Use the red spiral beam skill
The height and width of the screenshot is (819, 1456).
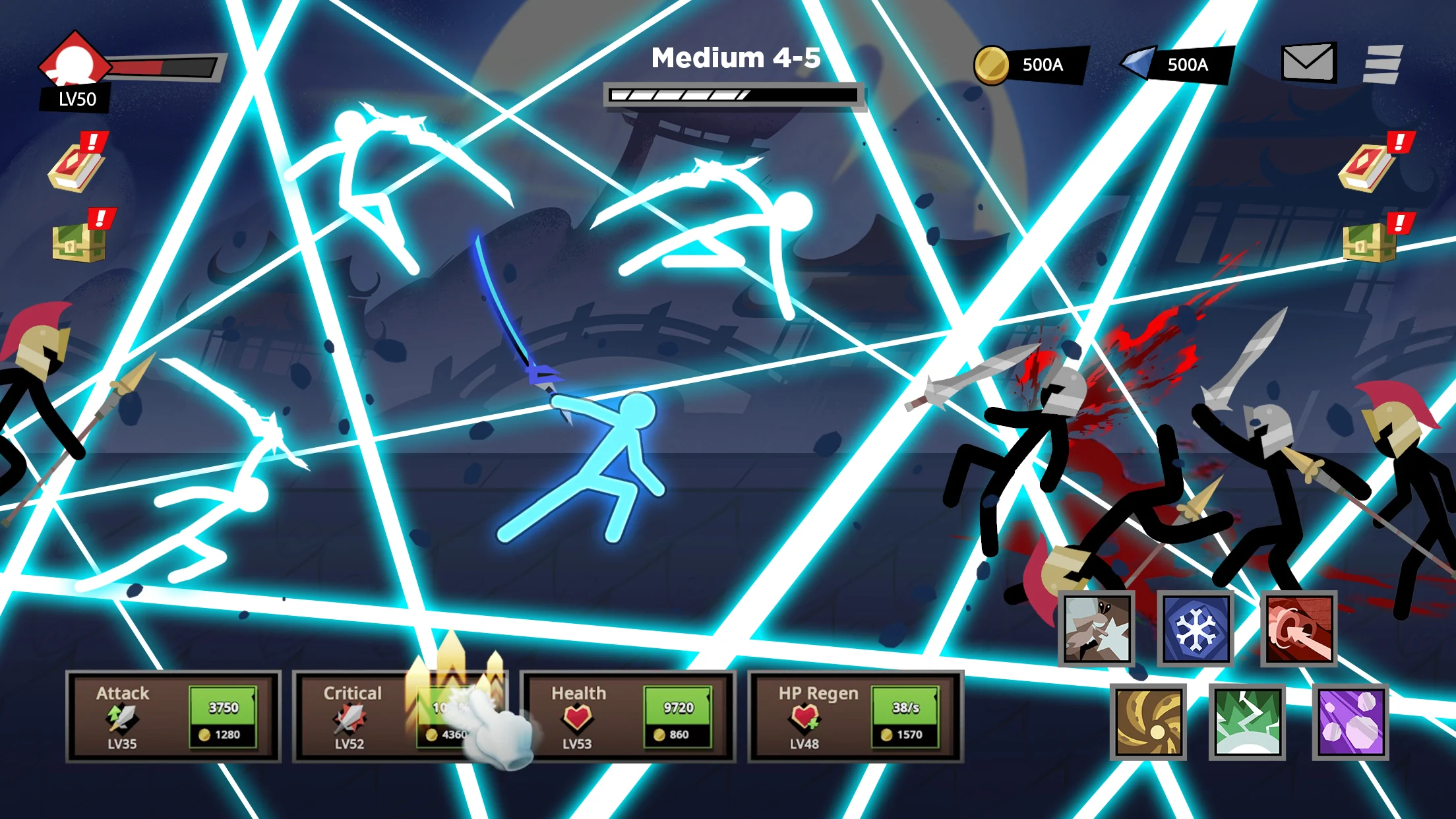click(1299, 629)
